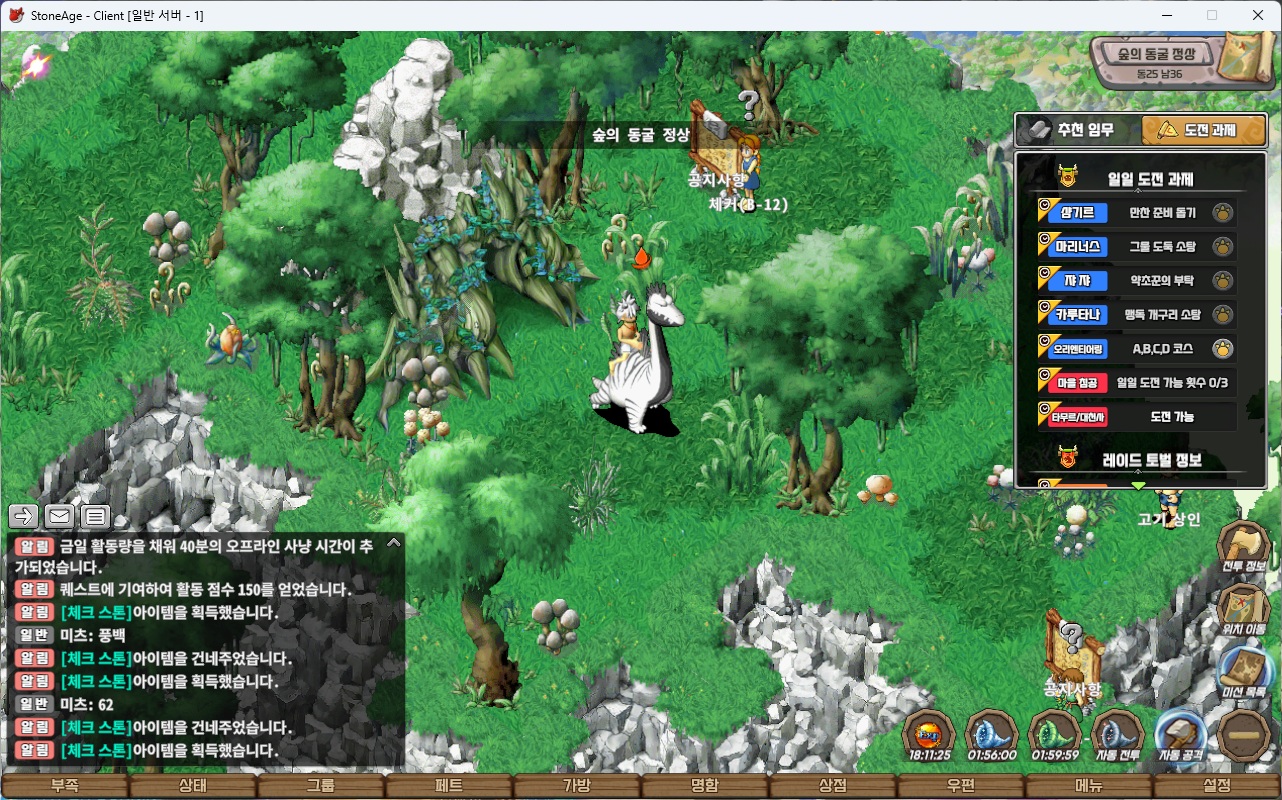Screen dimensions: 1282x800
Task: Show the 미션 목록 scroll icon
Action: point(1243,668)
